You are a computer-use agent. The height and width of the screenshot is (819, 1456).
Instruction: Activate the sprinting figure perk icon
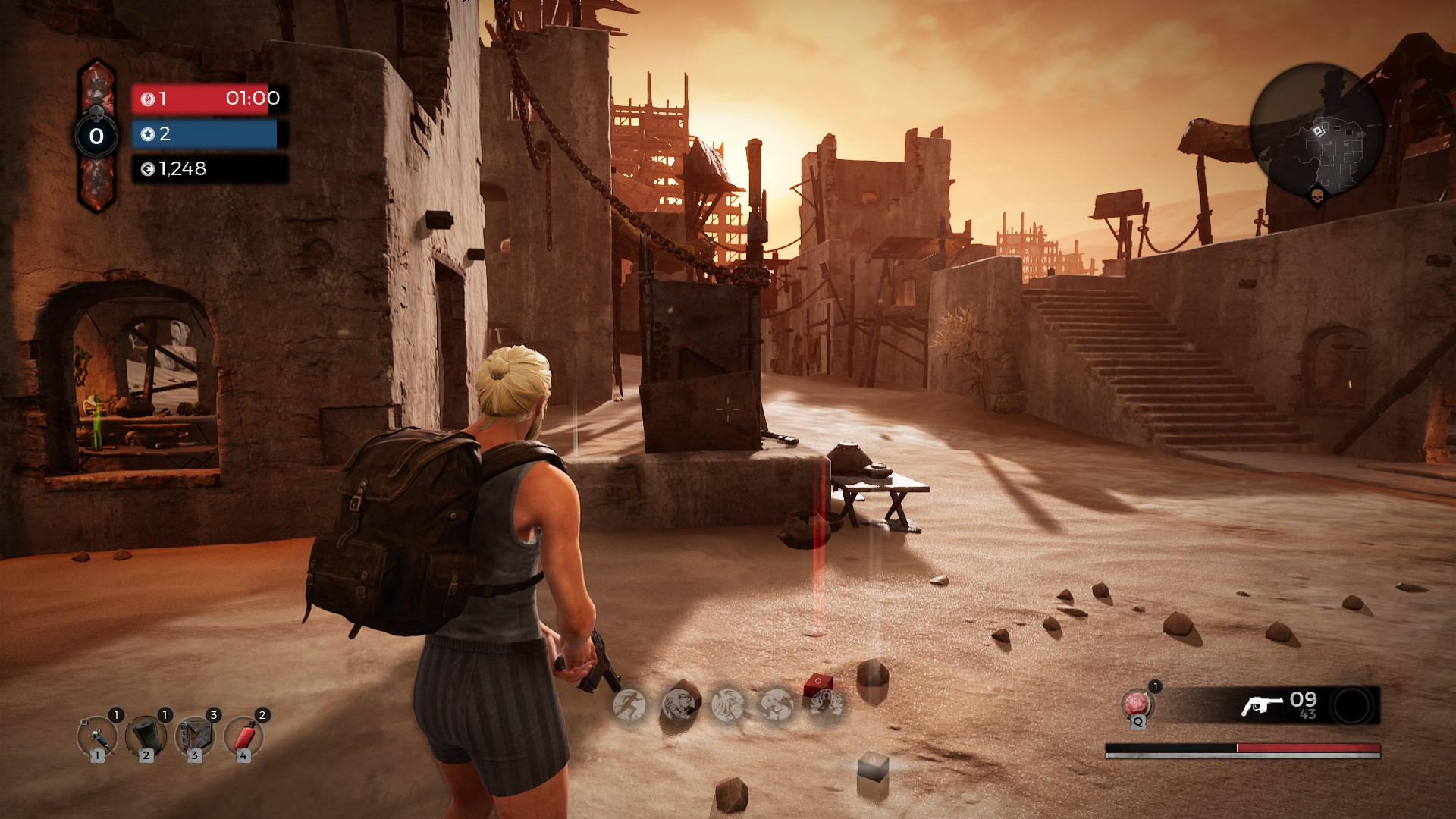point(629,705)
